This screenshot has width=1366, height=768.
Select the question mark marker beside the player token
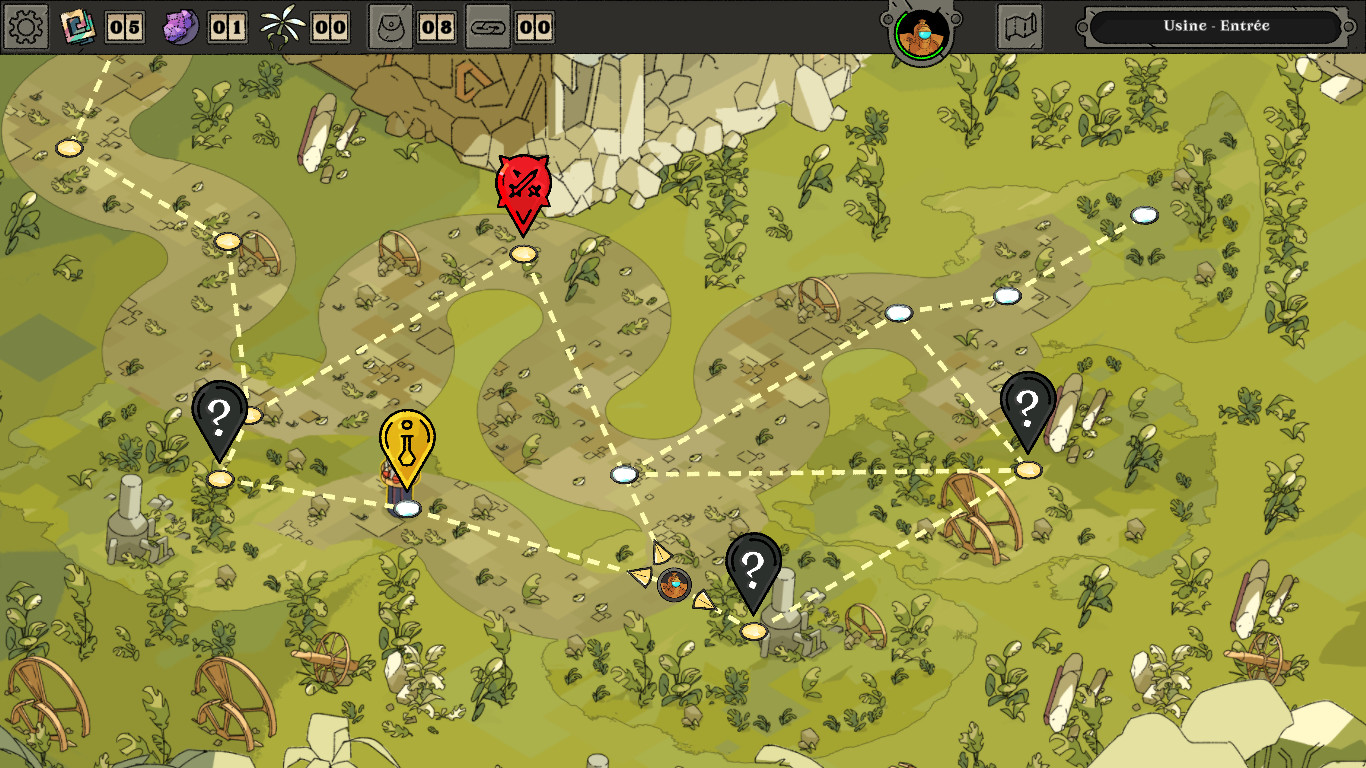(x=753, y=570)
